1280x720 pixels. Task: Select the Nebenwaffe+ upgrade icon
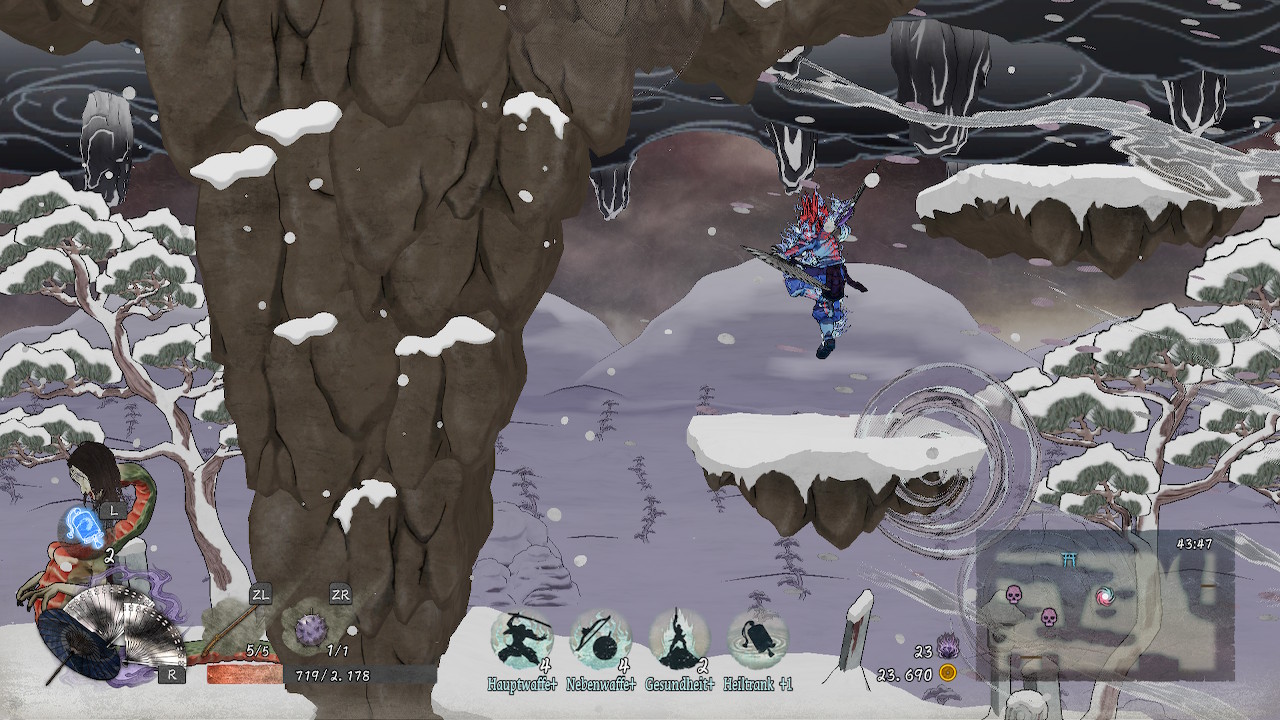pyautogui.click(x=599, y=640)
